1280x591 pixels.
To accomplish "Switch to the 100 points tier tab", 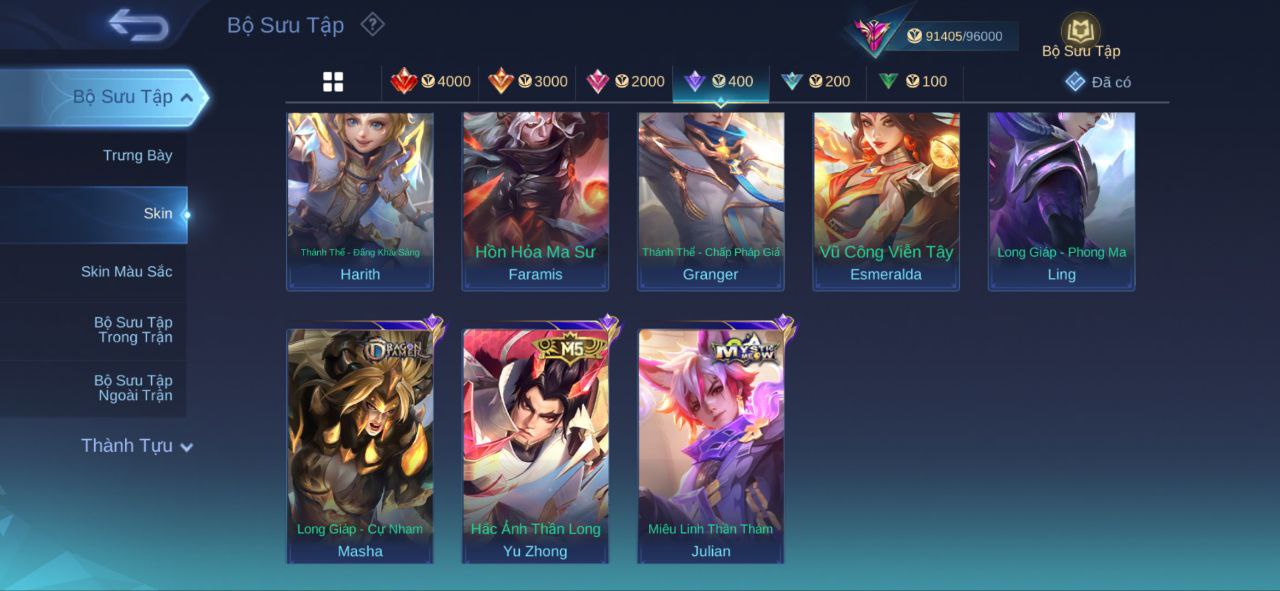I will tap(913, 81).
